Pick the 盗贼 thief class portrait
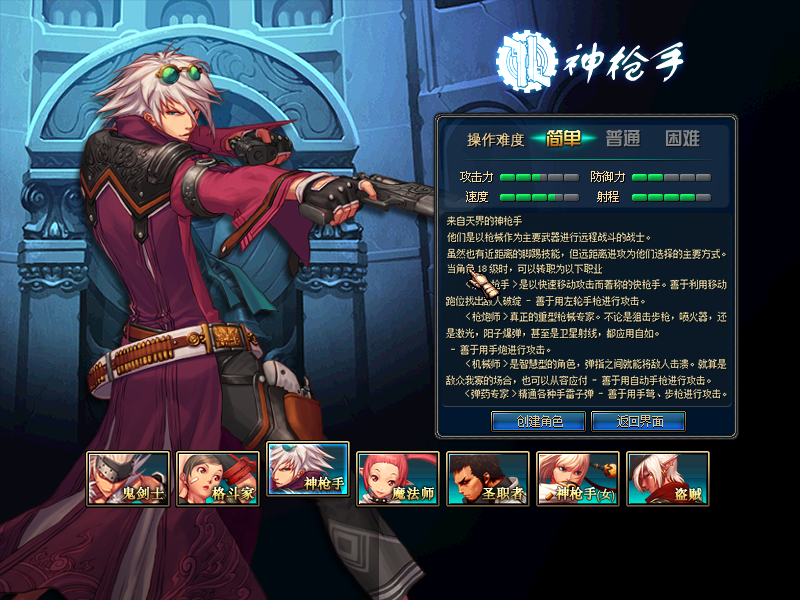Viewport: 800px width, 600px height. click(x=667, y=478)
